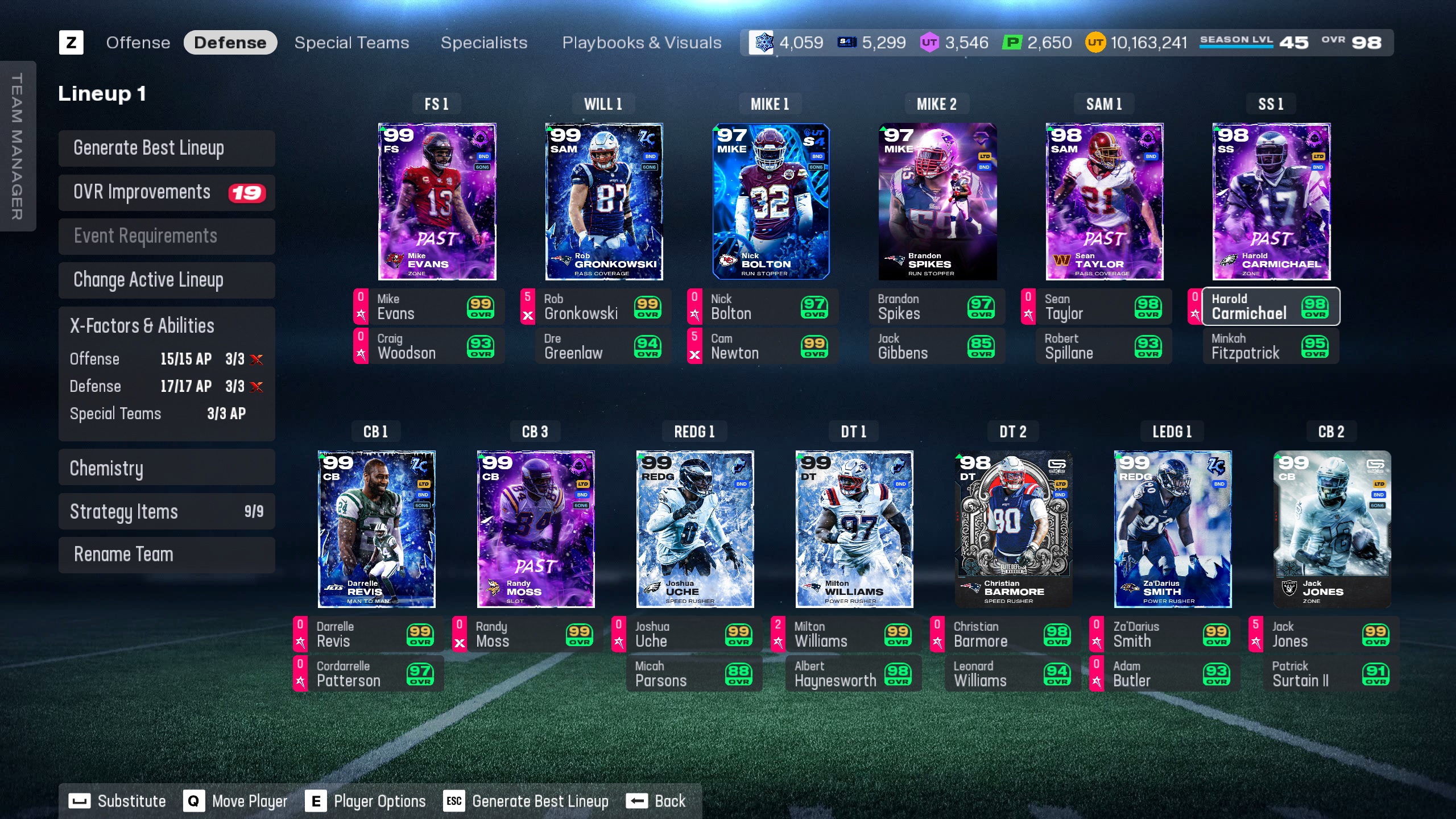Choose Darrelle Revis CB card
Screen dimensions: 1456x819
377,529
